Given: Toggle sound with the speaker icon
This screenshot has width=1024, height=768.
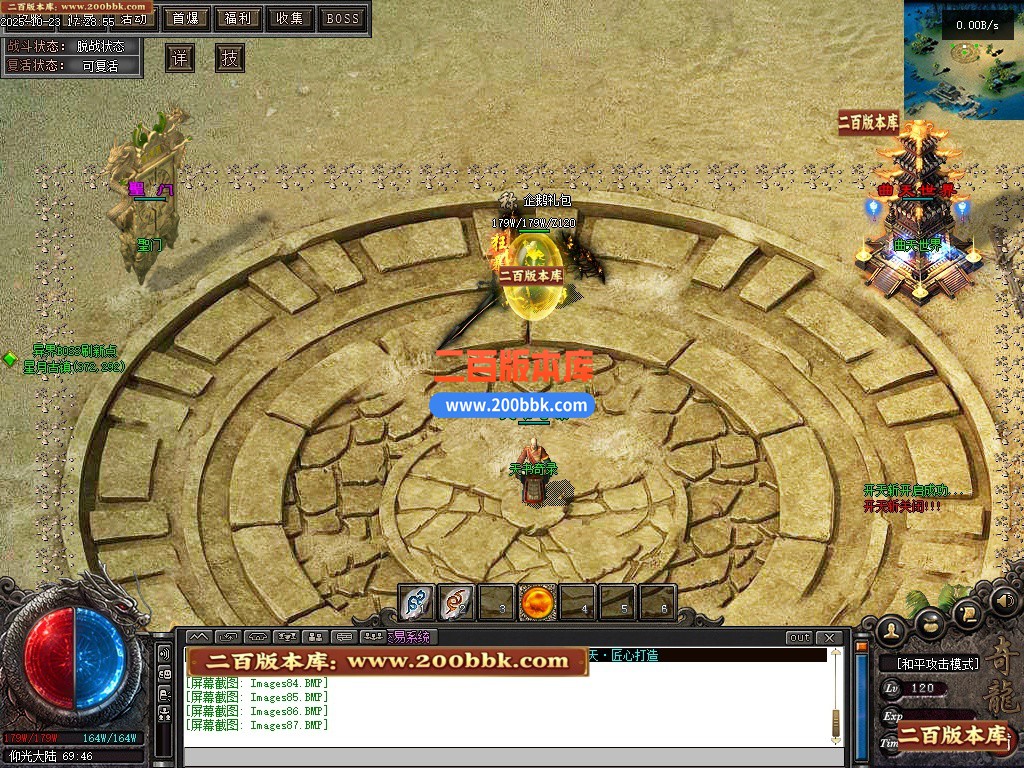Looking at the screenshot, I should [1003, 601].
